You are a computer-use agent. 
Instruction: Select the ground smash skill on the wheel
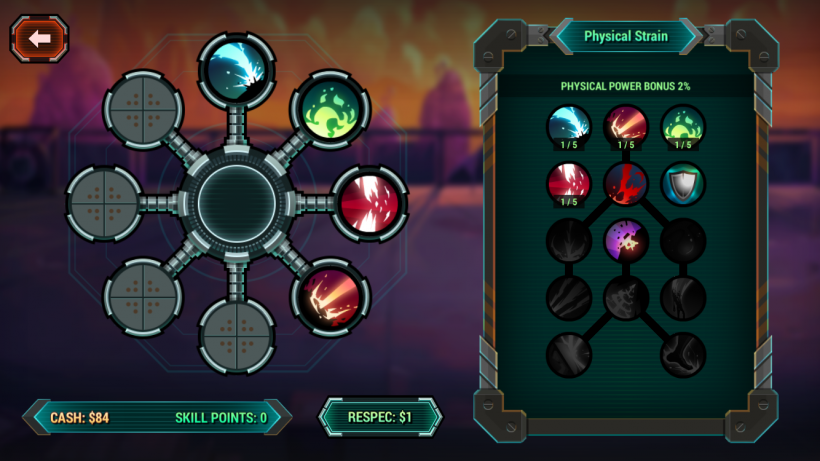point(330,298)
